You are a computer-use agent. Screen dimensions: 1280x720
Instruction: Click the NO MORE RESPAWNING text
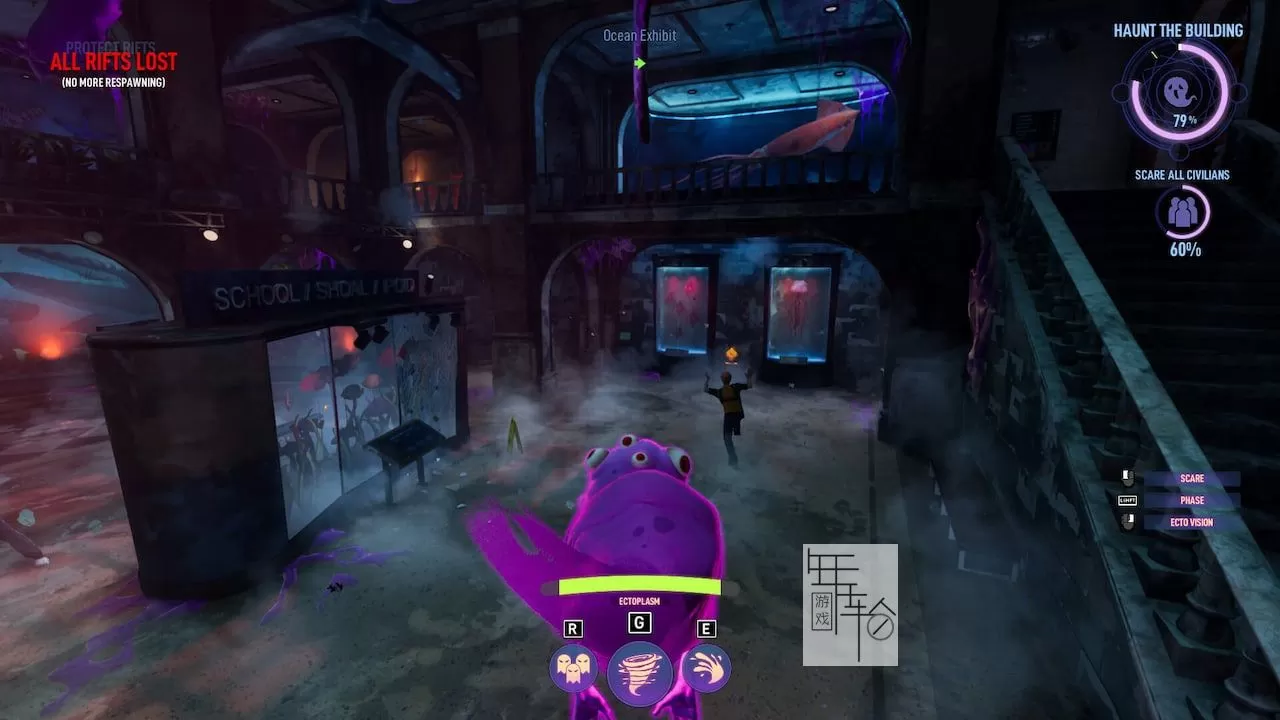click(115, 82)
